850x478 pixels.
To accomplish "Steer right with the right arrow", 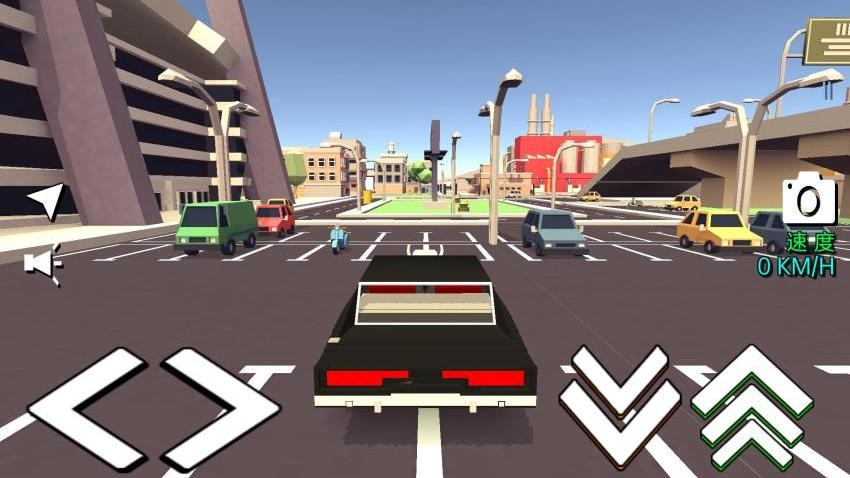I will pos(220,410).
